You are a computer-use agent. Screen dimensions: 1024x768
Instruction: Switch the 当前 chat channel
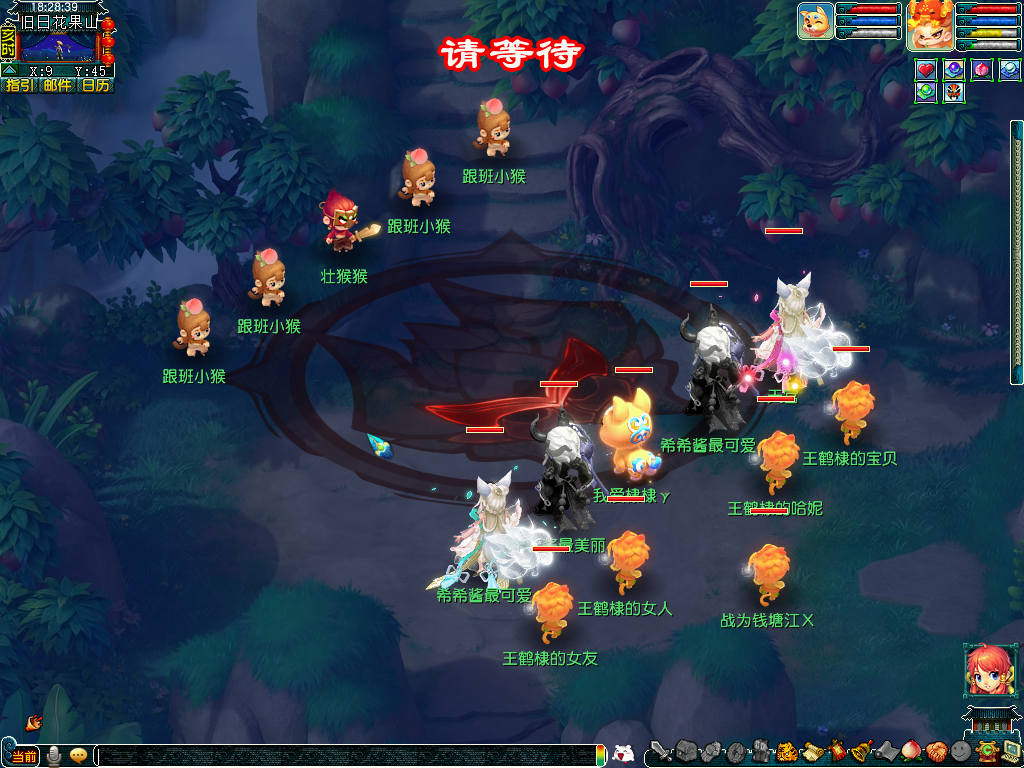coord(23,756)
